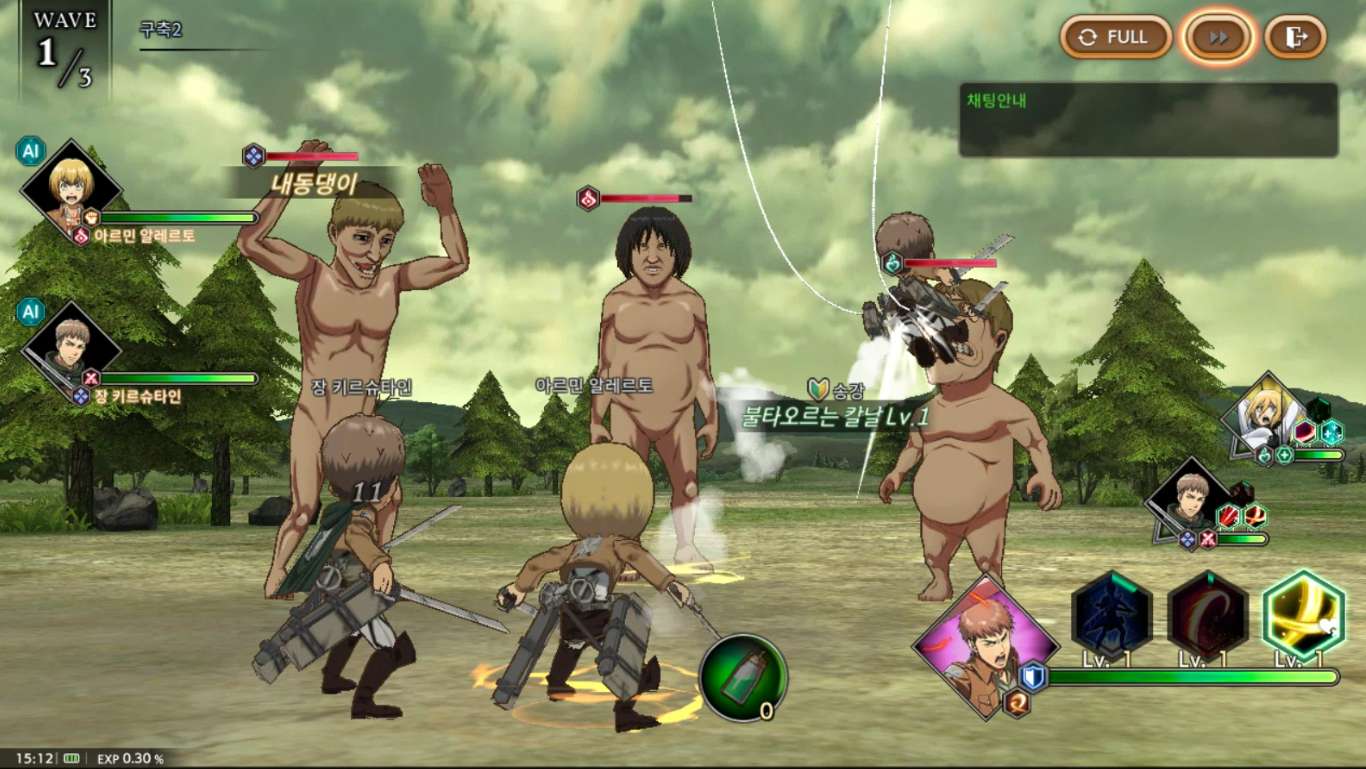Open the 채팅안내 chat panel

1148,120
